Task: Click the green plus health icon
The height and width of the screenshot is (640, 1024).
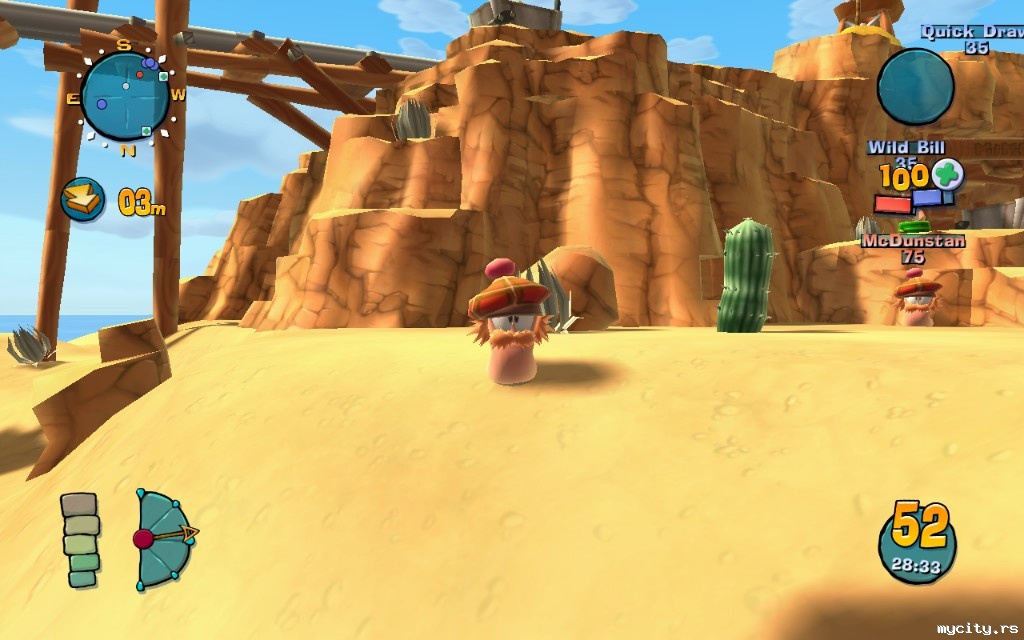Action: tap(947, 174)
